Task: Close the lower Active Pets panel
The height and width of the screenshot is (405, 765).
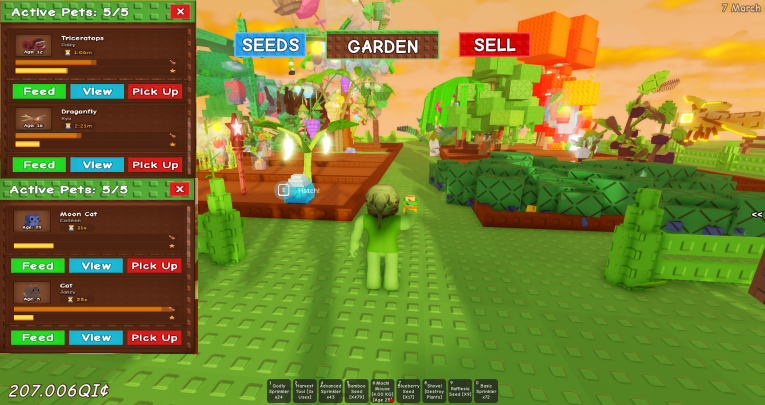Action: [x=180, y=189]
